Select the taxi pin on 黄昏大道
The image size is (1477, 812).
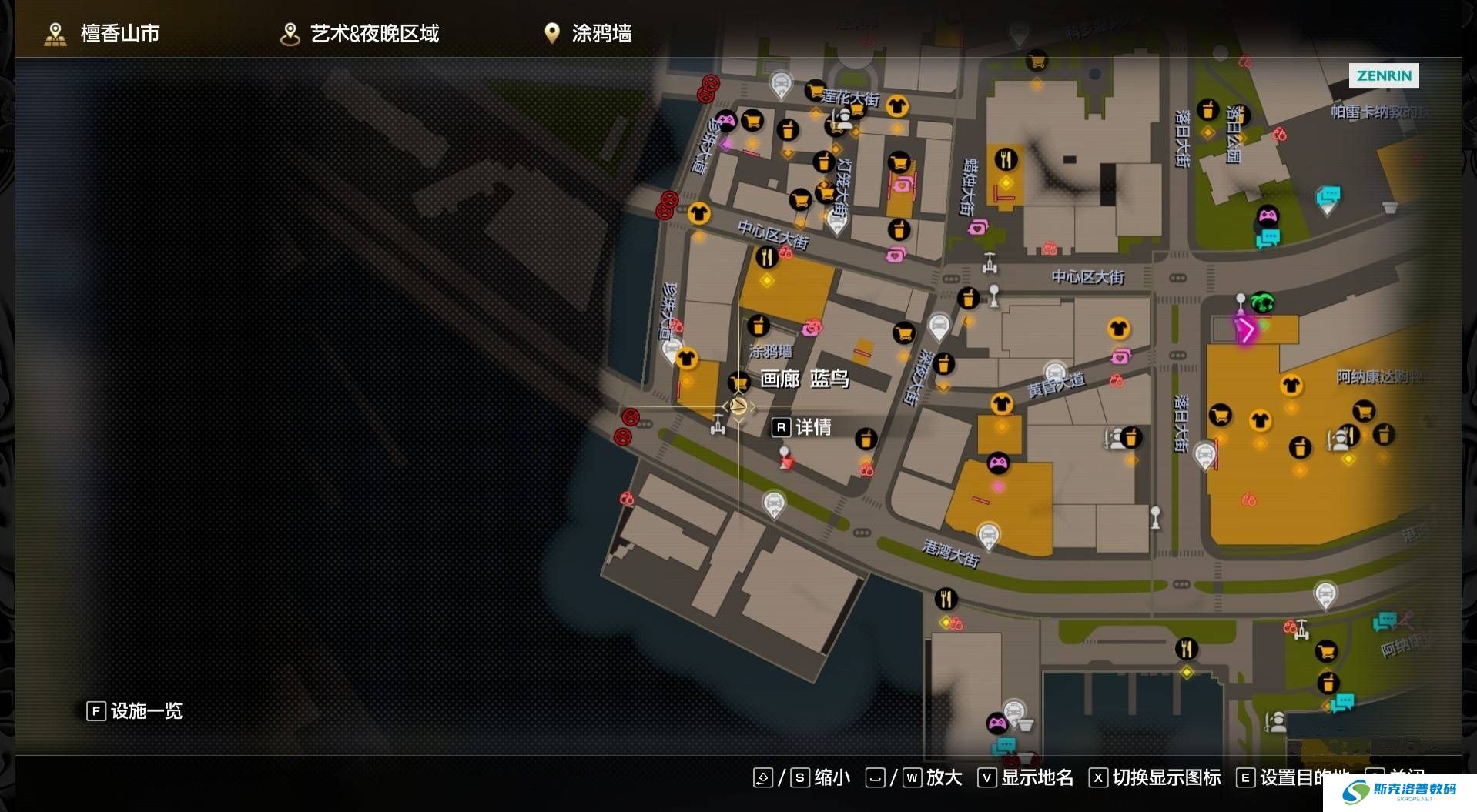coord(1054,373)
